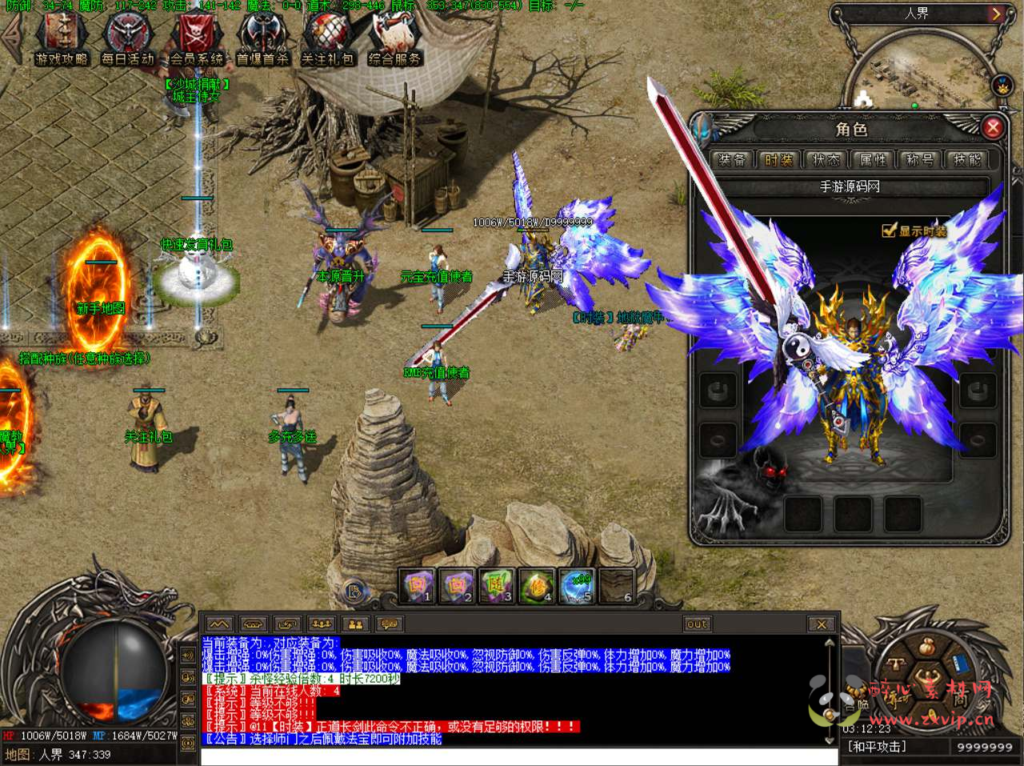
Task: Use the item in hotbar slot 4
Action: point(538,585)
